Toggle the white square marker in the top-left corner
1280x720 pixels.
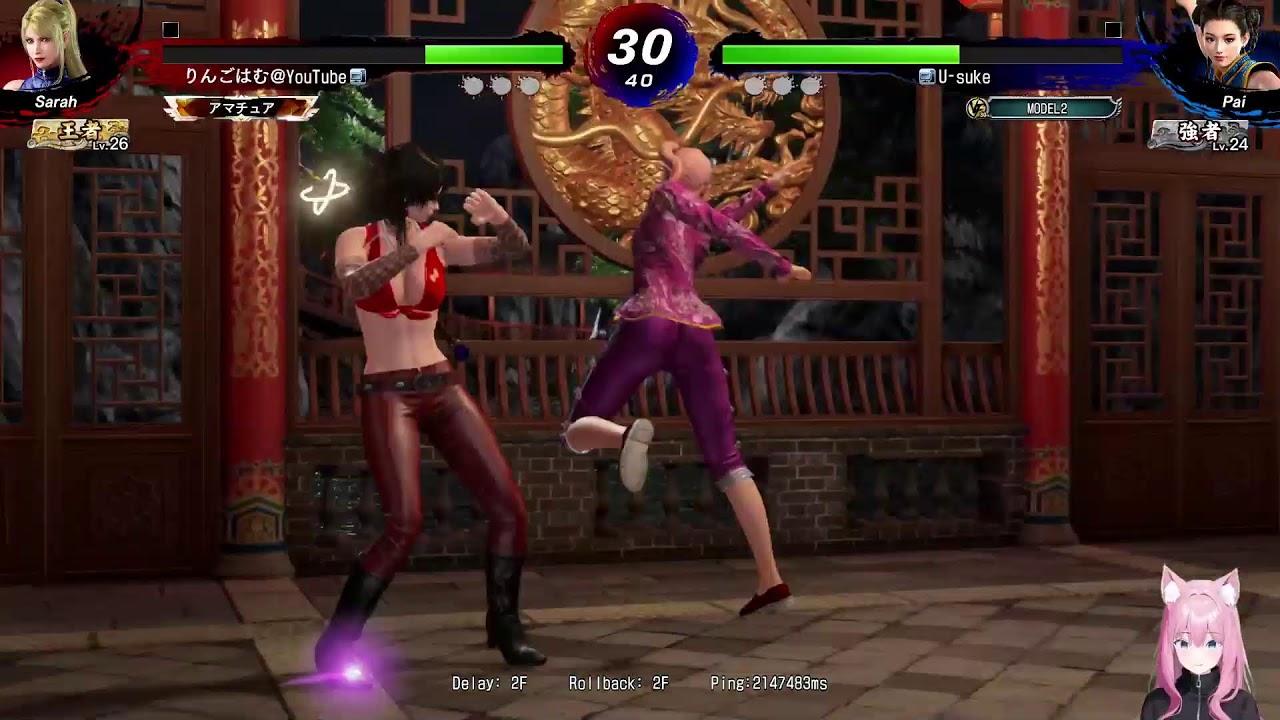pos(168,31)
